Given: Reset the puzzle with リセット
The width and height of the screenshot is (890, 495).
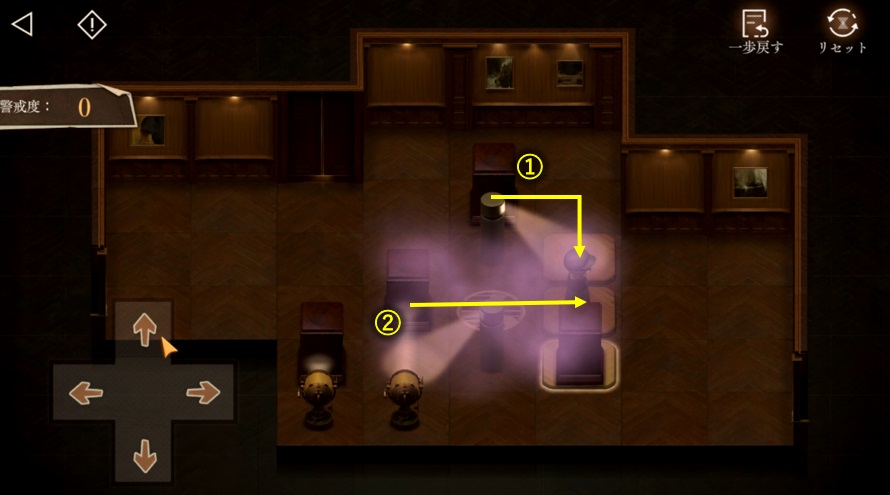Looking at the screenshot, I should (843, 31).
